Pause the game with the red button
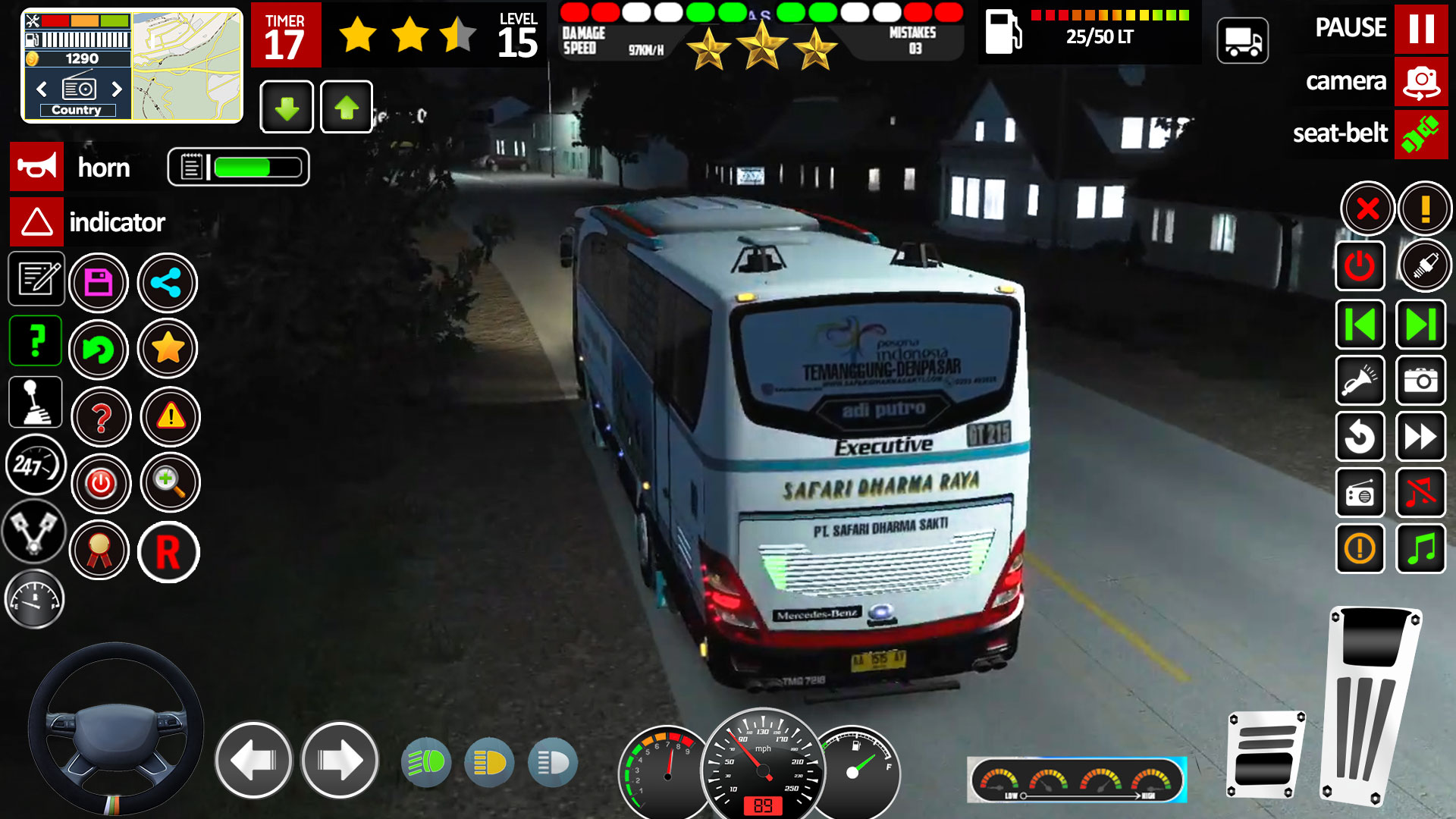 [x=1420, y=29]
